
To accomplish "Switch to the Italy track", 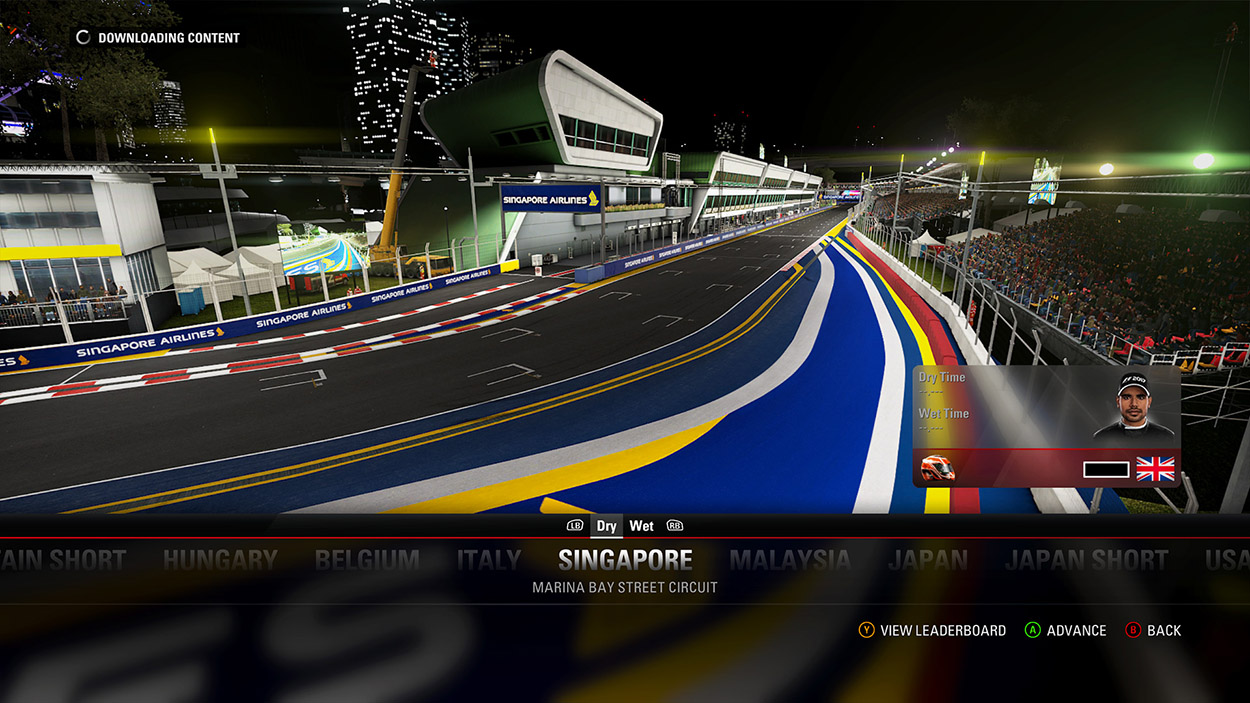I will (489, 560).
